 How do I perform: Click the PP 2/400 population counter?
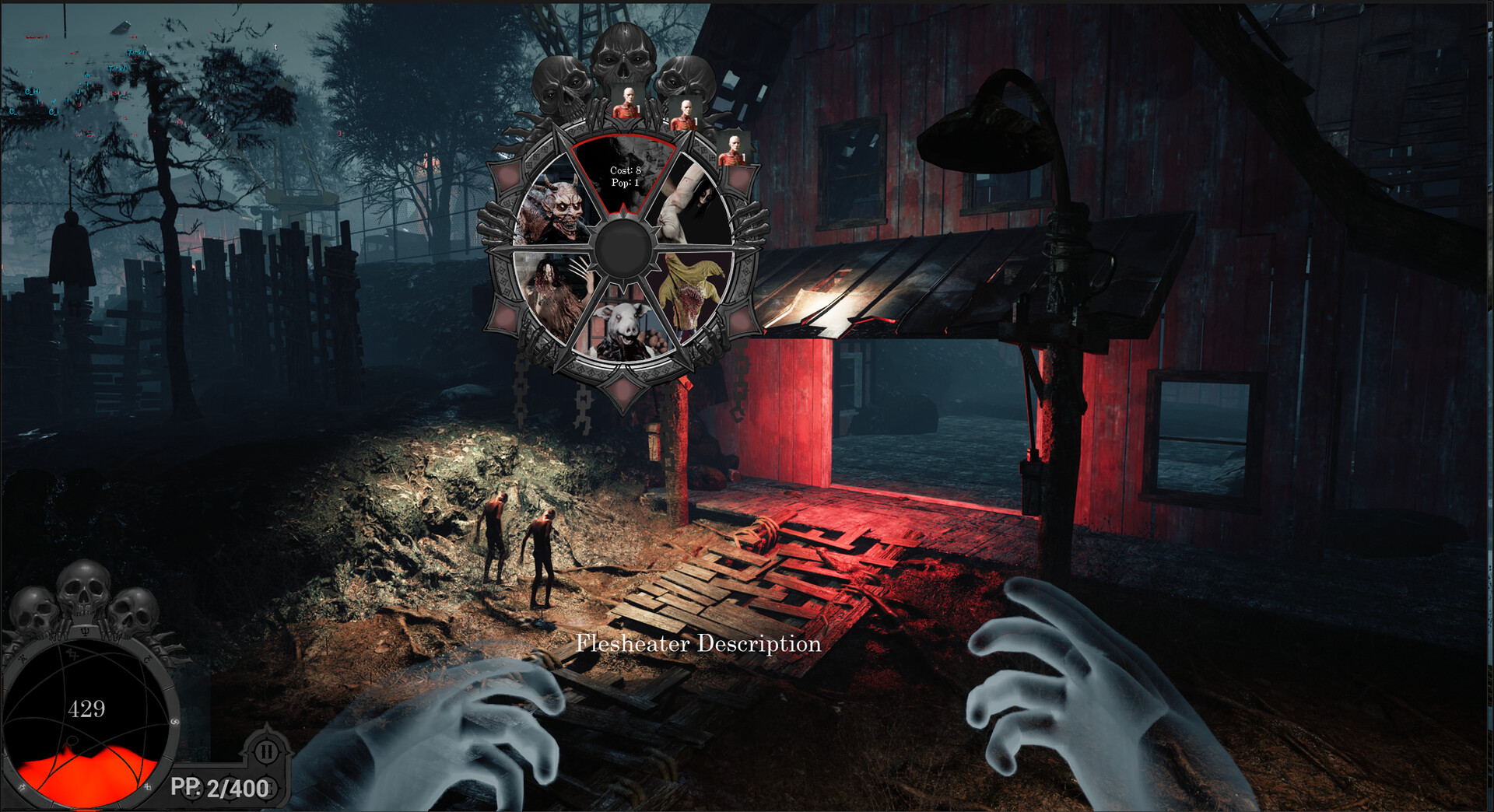coord(219,787)
